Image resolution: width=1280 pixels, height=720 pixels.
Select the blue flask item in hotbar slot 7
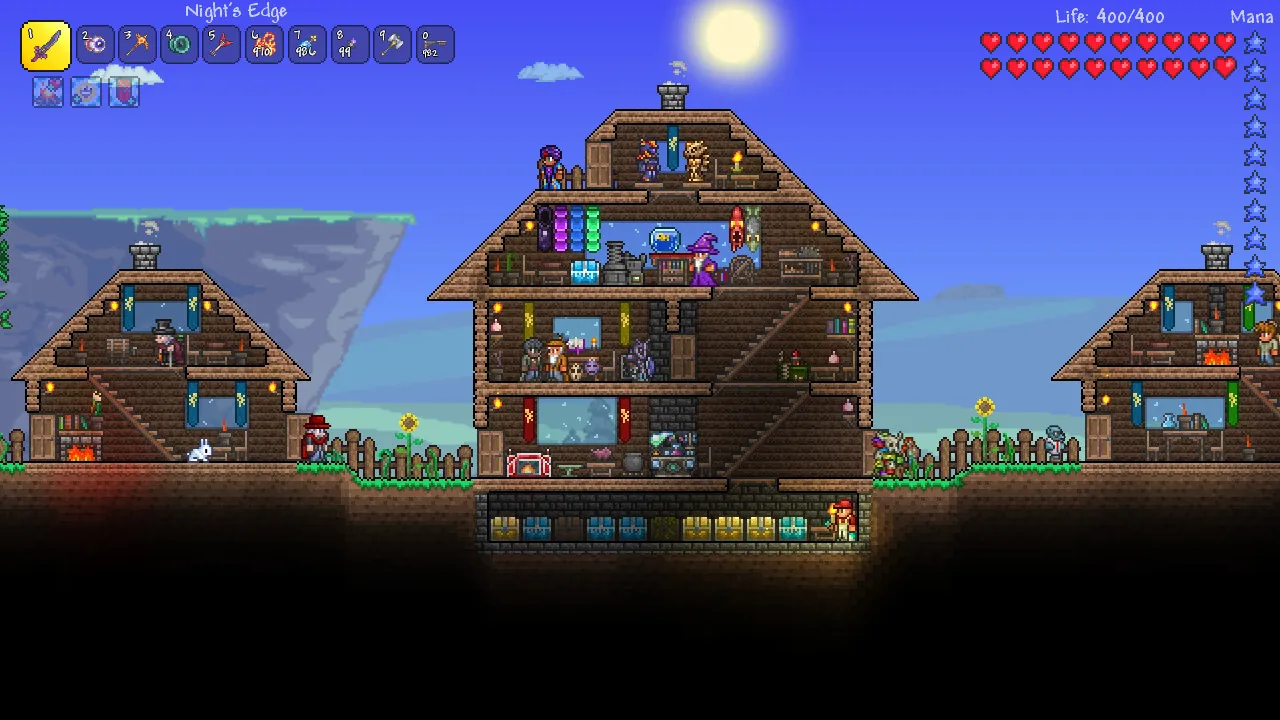pyautogui.click(x=306, y=44)
